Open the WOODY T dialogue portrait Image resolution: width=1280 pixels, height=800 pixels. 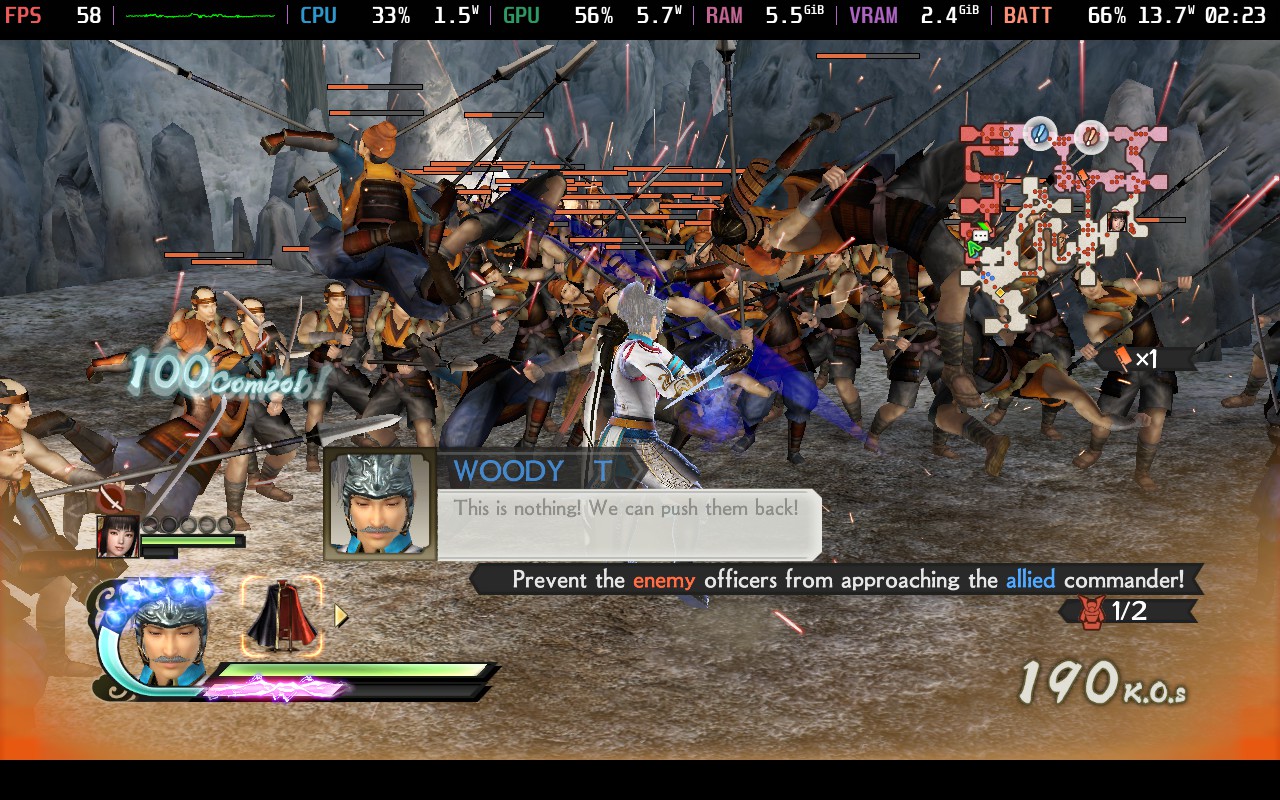[x=381, y=505]
